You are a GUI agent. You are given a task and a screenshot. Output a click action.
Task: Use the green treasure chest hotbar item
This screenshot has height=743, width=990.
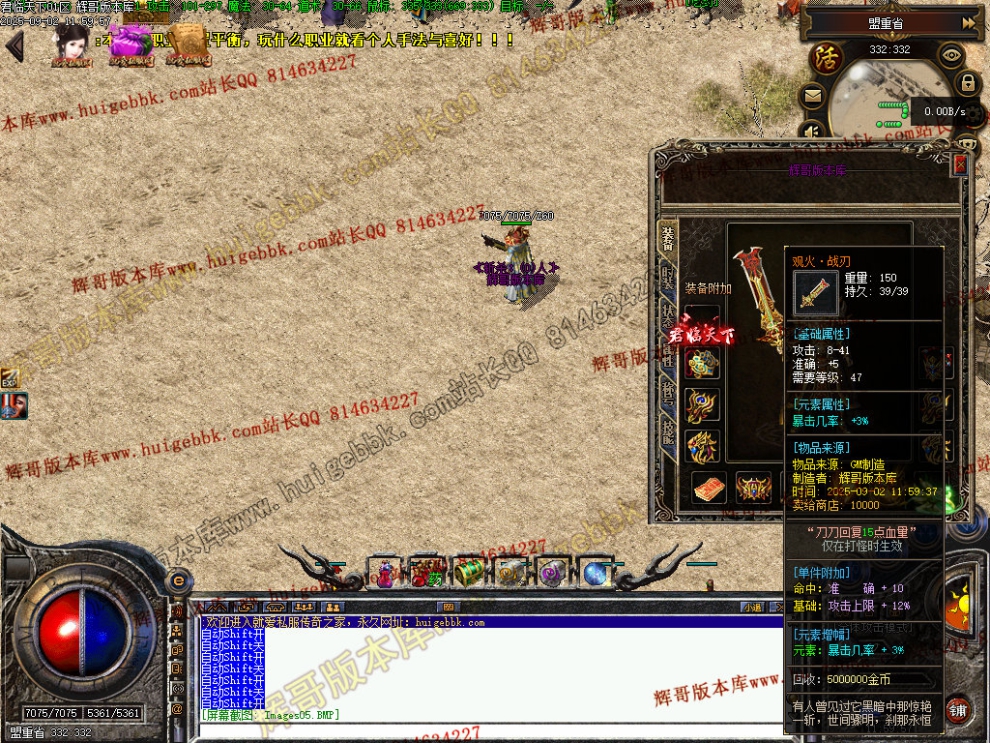point(469,573)
